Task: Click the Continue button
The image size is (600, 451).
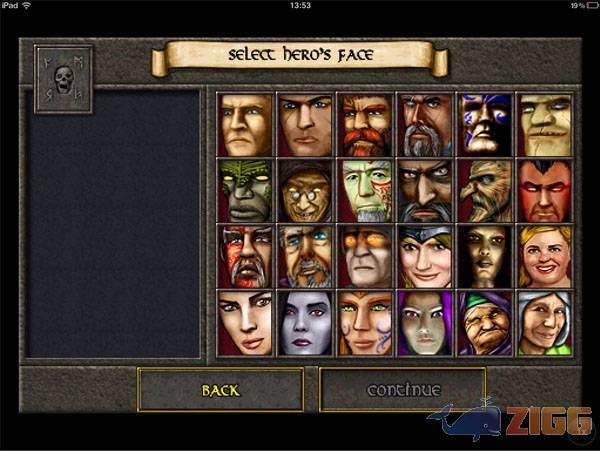Action: [x=403, y=389]
